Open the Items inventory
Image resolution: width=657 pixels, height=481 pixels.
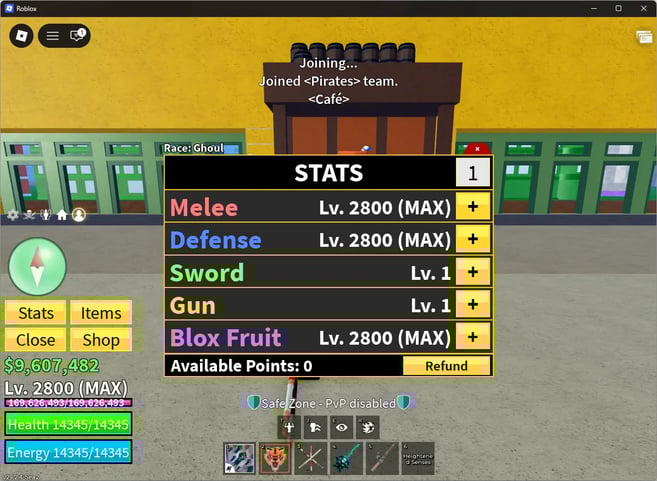(101, 313)
